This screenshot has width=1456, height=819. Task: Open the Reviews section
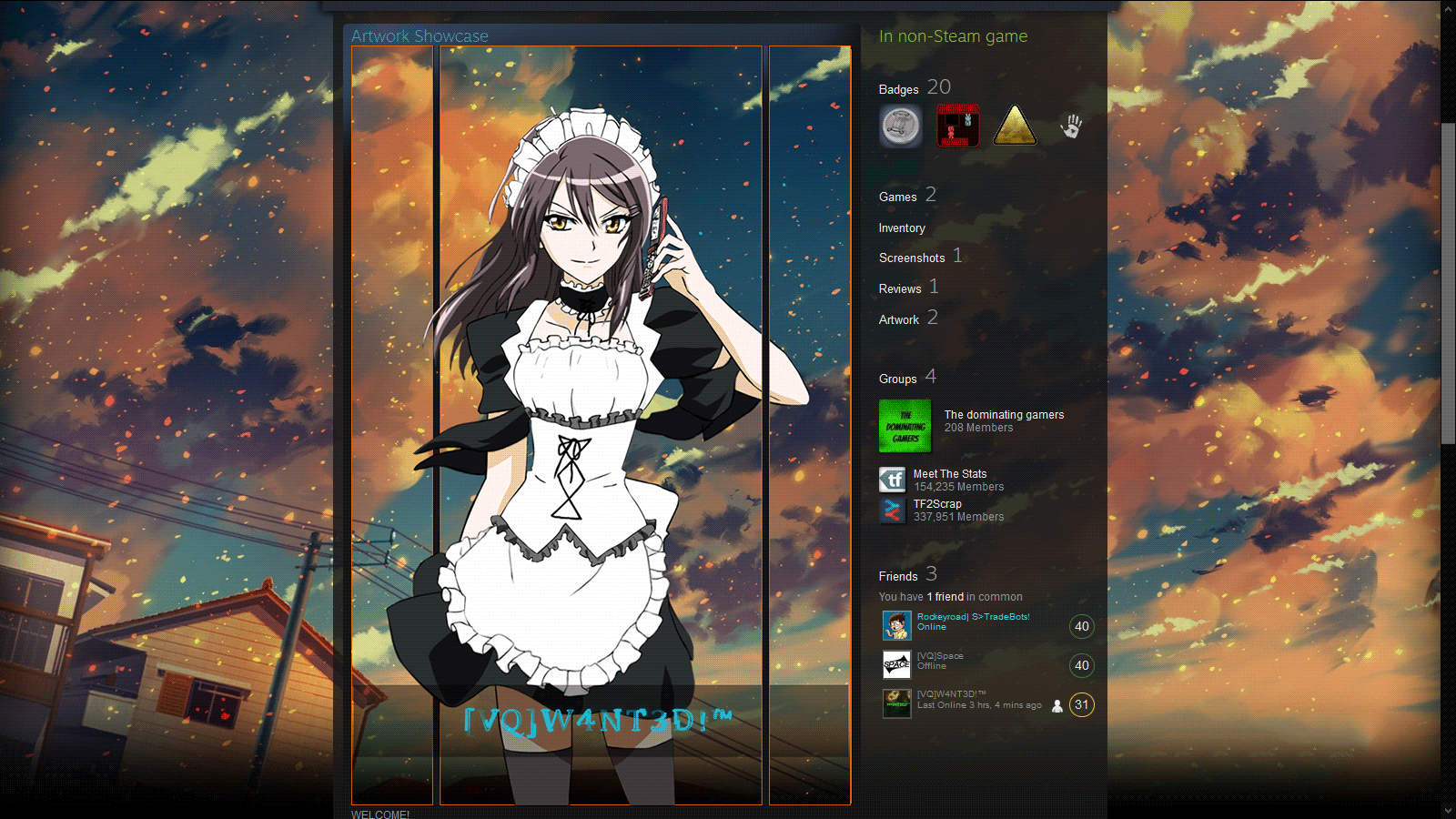tap(899, 288)
